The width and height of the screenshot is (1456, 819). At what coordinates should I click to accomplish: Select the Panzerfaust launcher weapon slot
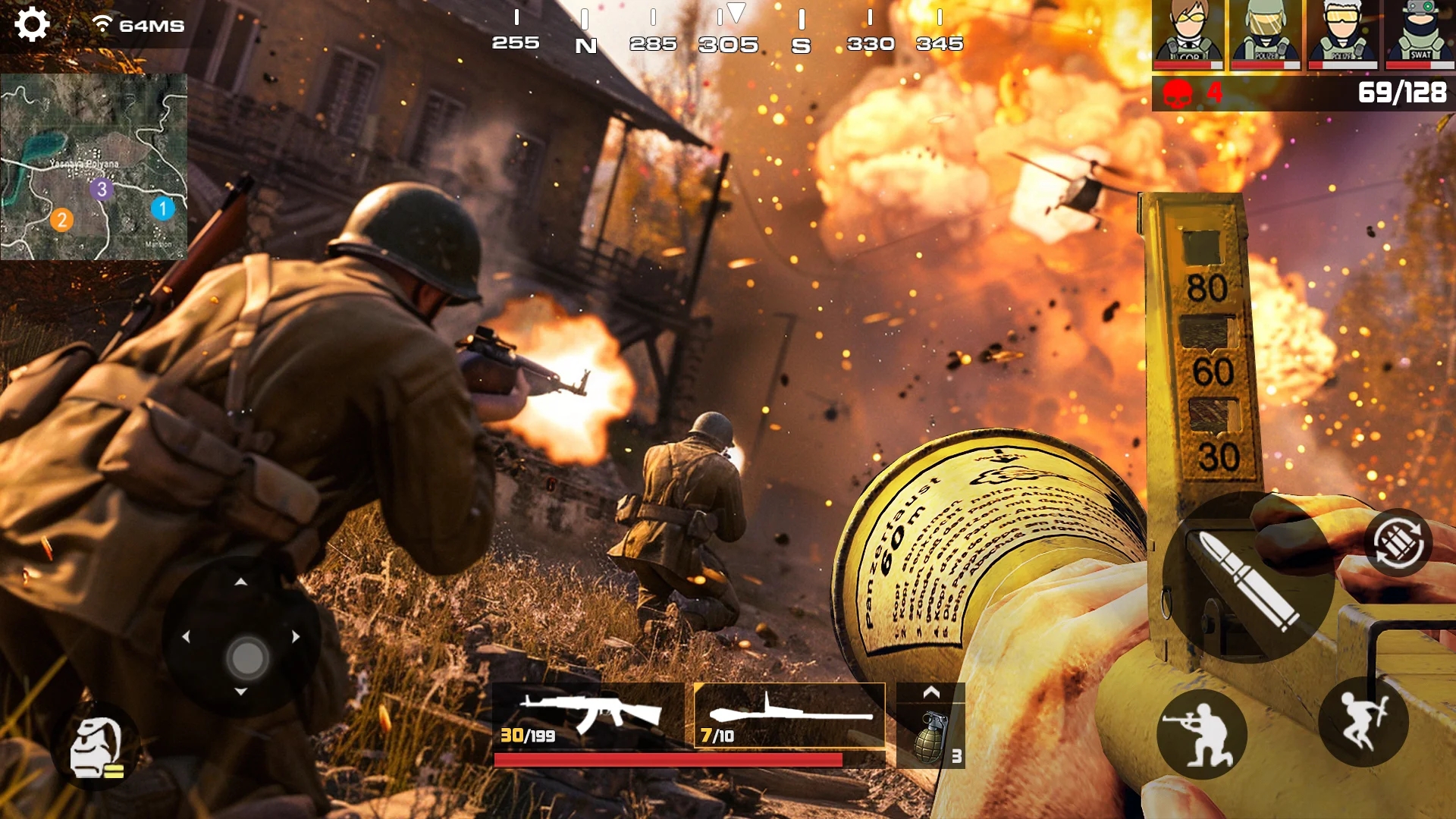point(789,716)
